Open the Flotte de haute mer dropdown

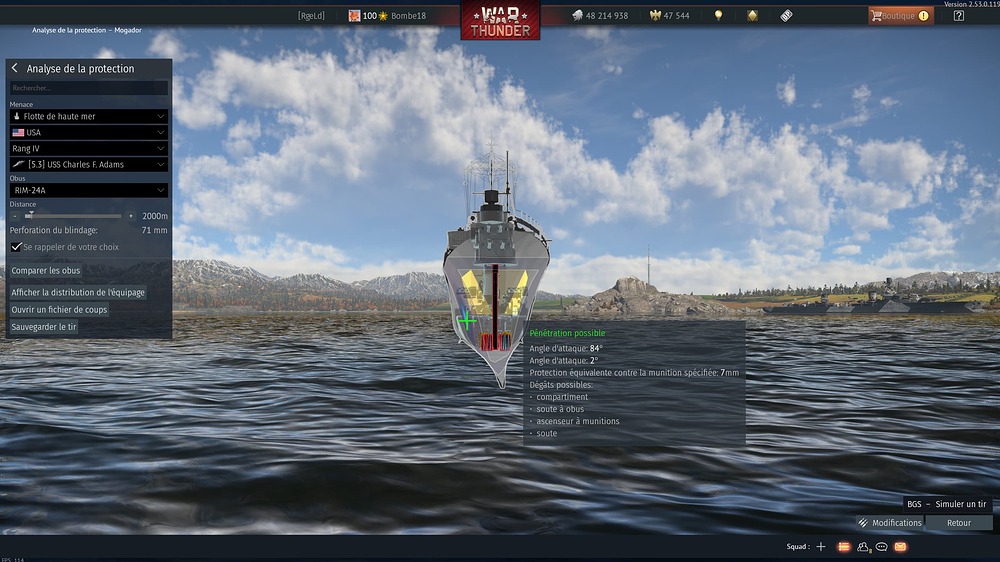tap(88, 117)
